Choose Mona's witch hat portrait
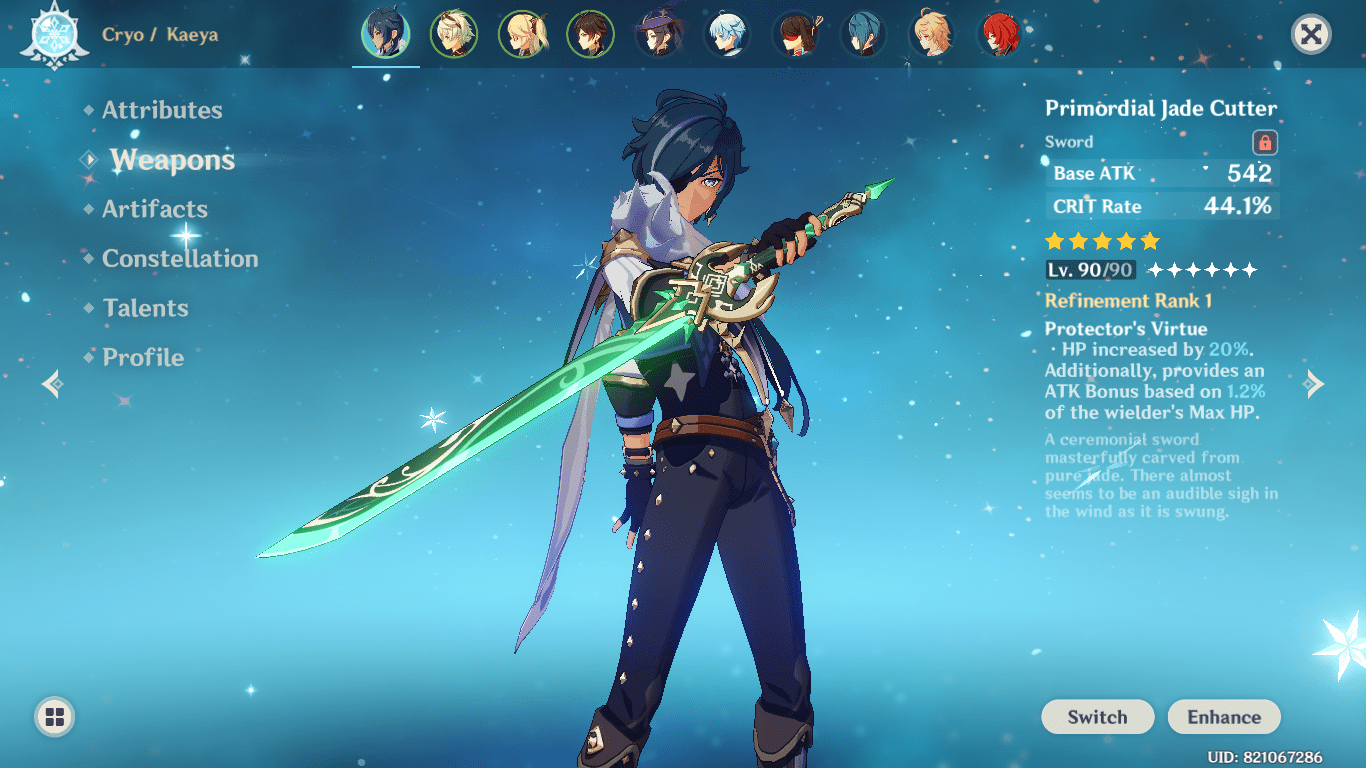This screenshot has width=1366, height=768. (x=658, y=35)
